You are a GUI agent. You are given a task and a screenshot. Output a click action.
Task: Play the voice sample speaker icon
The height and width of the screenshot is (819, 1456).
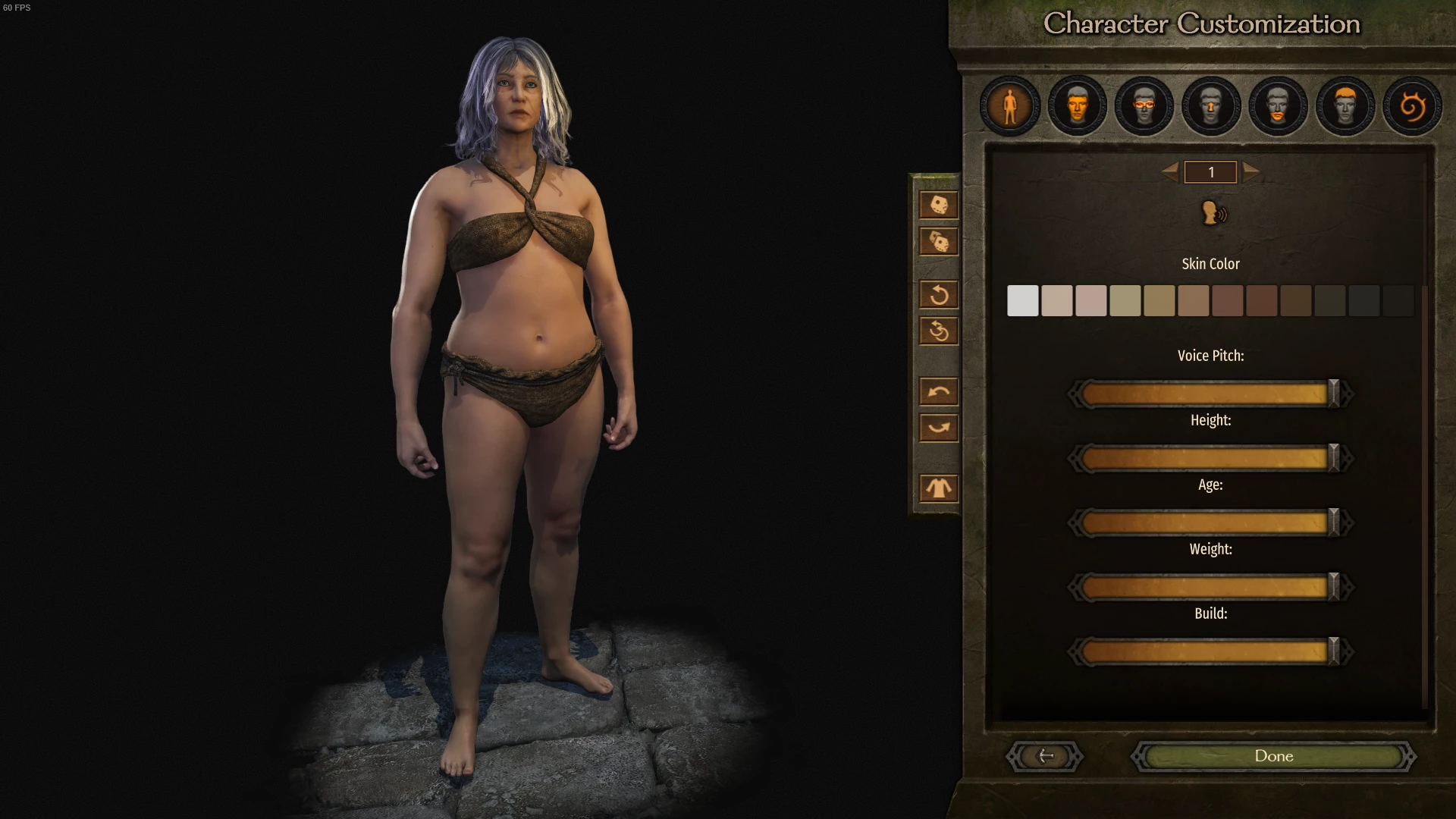point(1213,213)
